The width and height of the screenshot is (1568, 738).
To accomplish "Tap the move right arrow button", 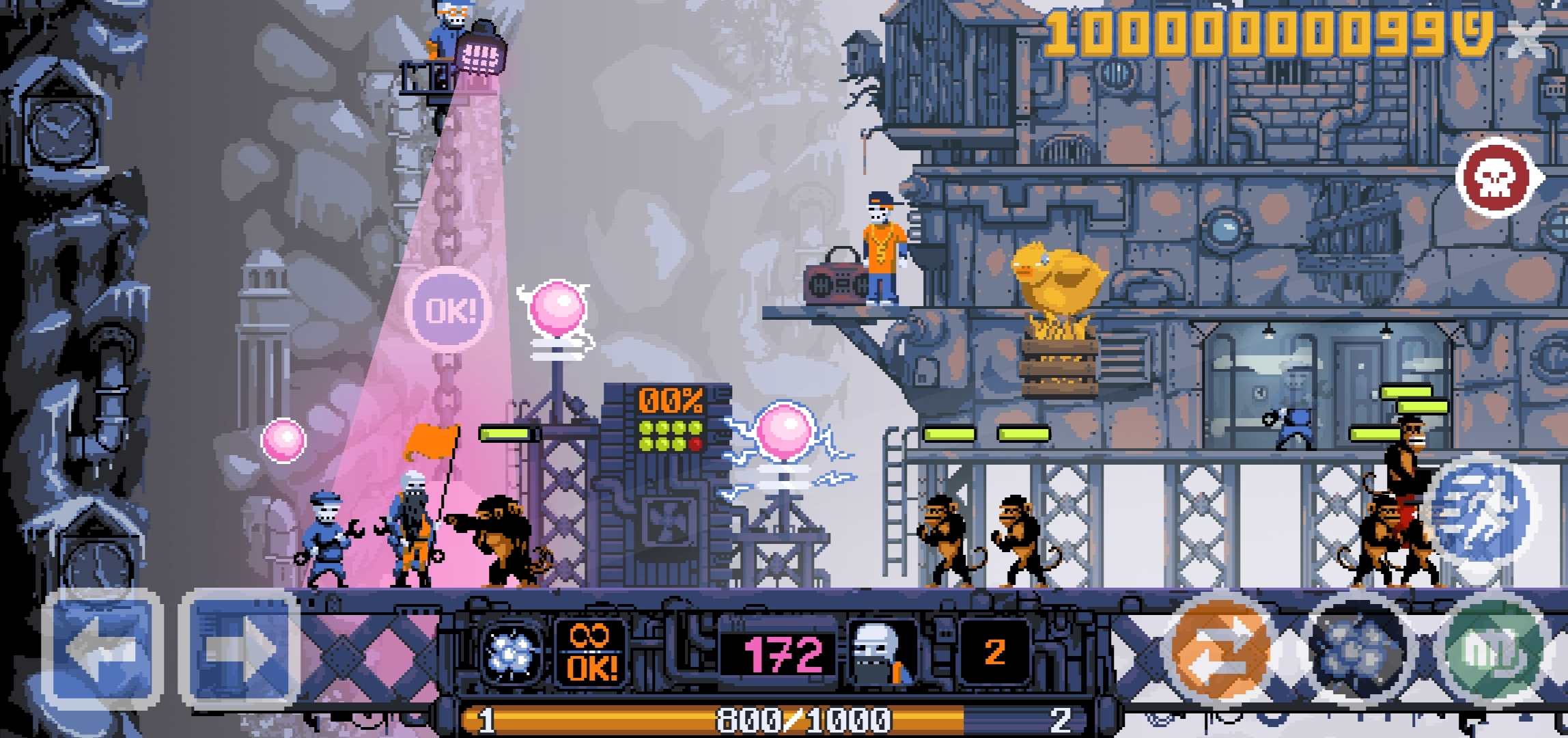I will click(x=239, y=649).
